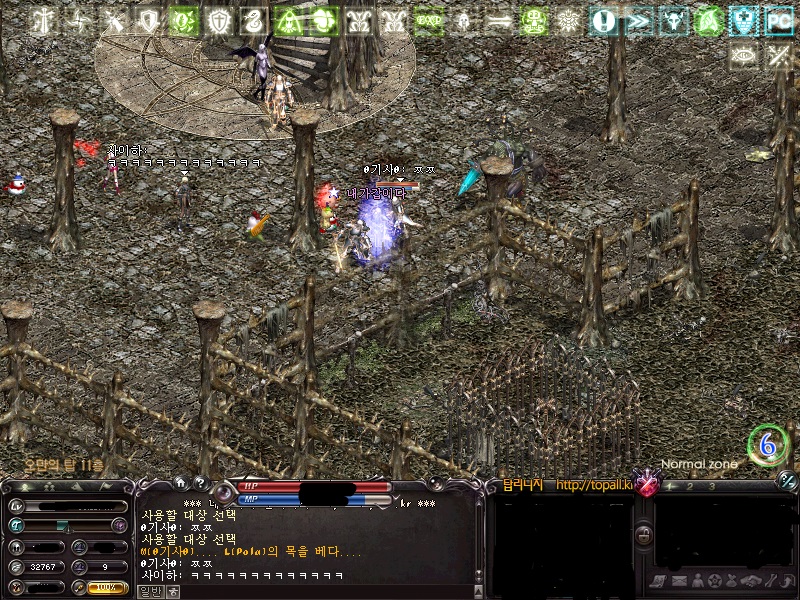Open the scroll map icon
Image resolution: width=800 pixels, height=600 pixels.
coord(657,581)
